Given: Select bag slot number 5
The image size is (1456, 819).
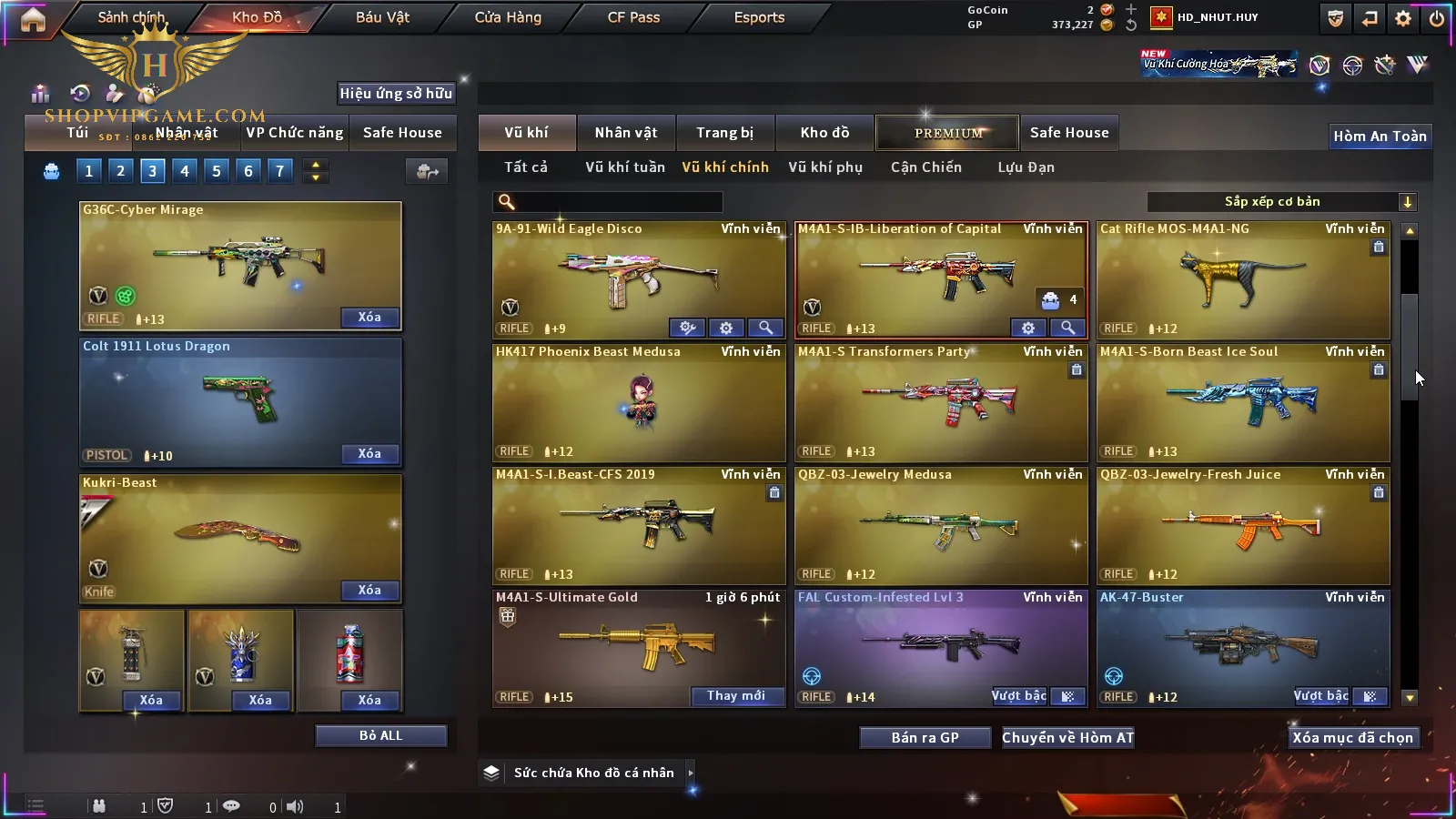Looking at the screenshot, I should pos(217,171).
